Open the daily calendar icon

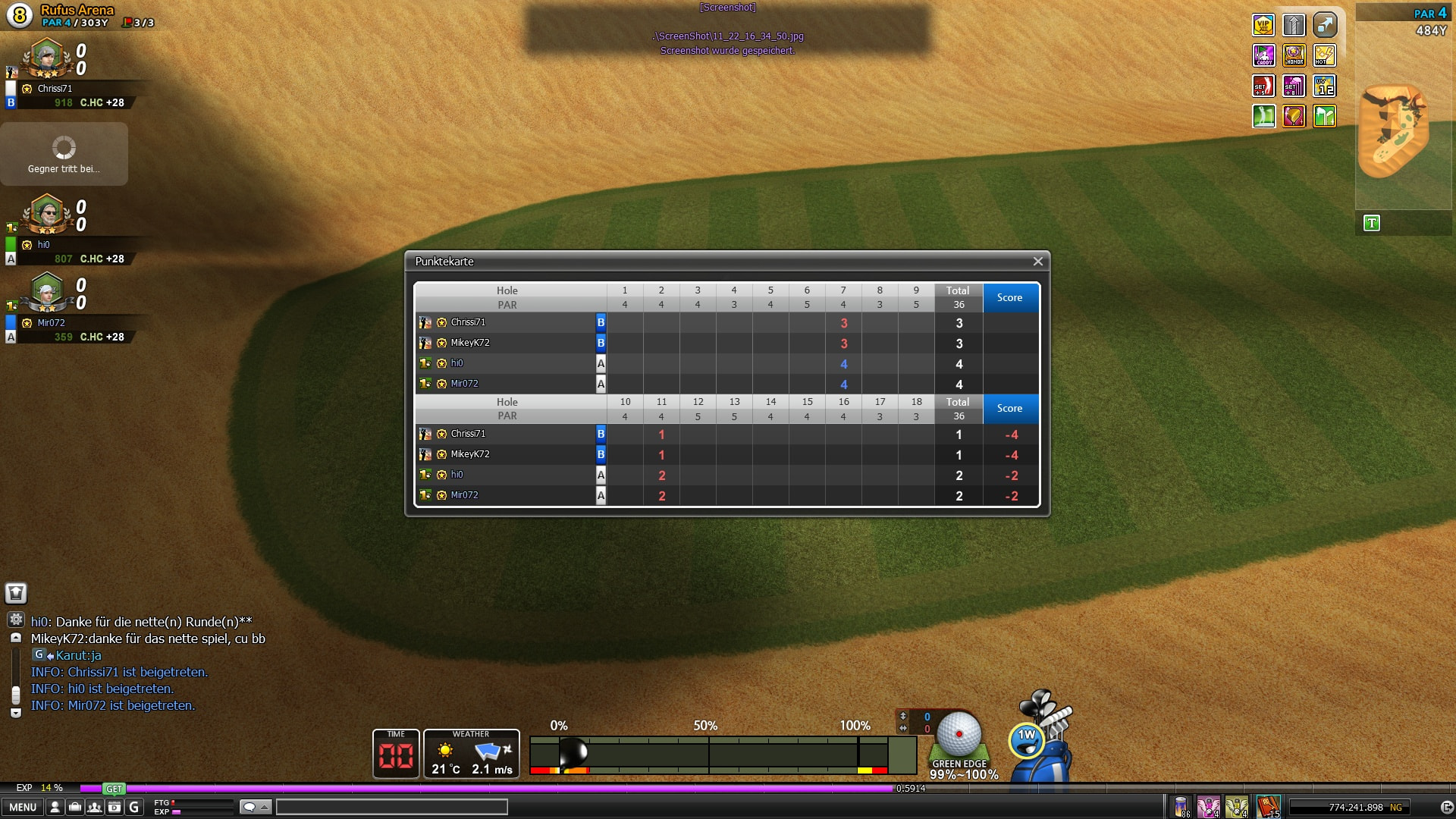click(114, 808)
